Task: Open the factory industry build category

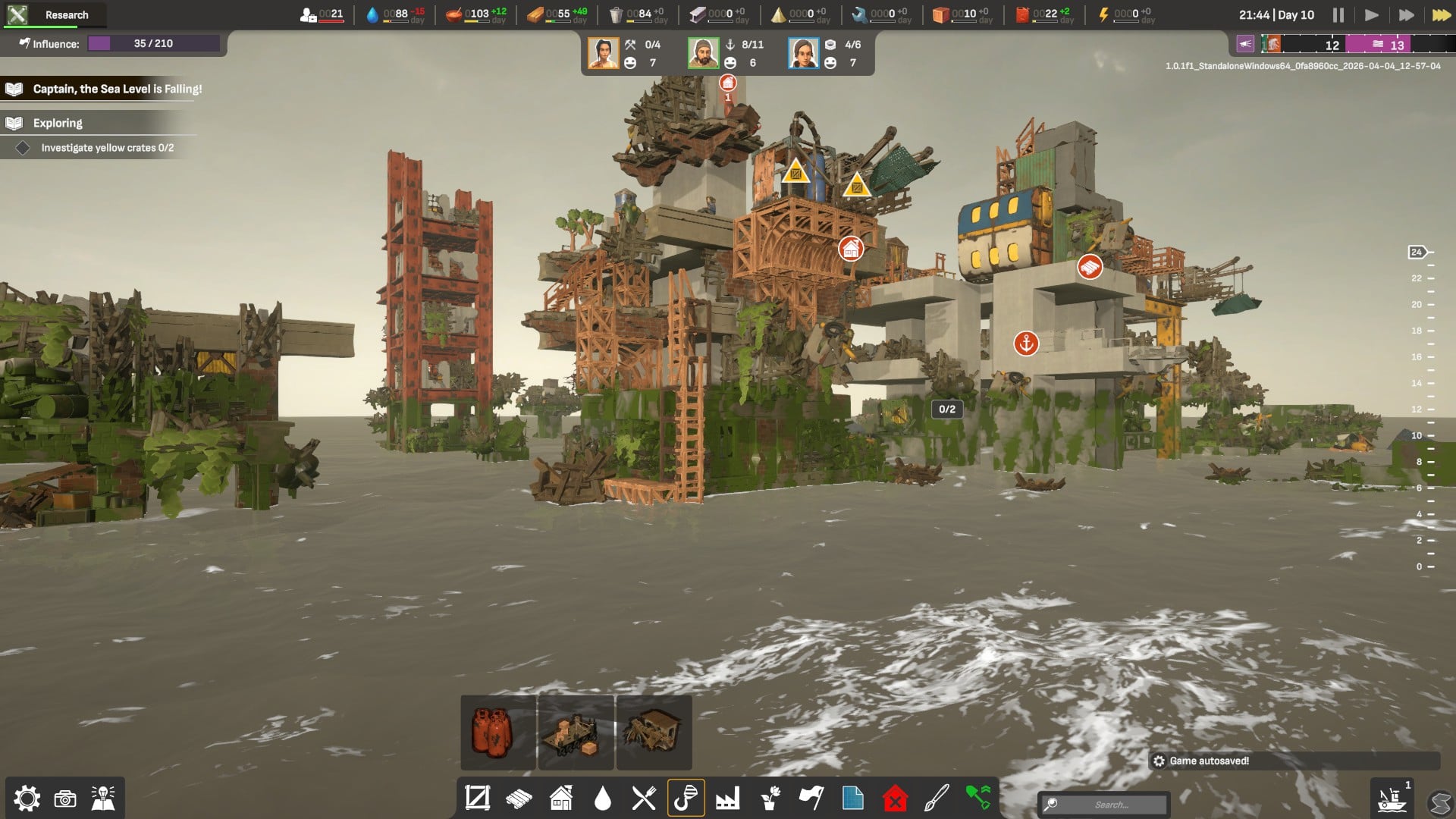Action: [727, 798]
